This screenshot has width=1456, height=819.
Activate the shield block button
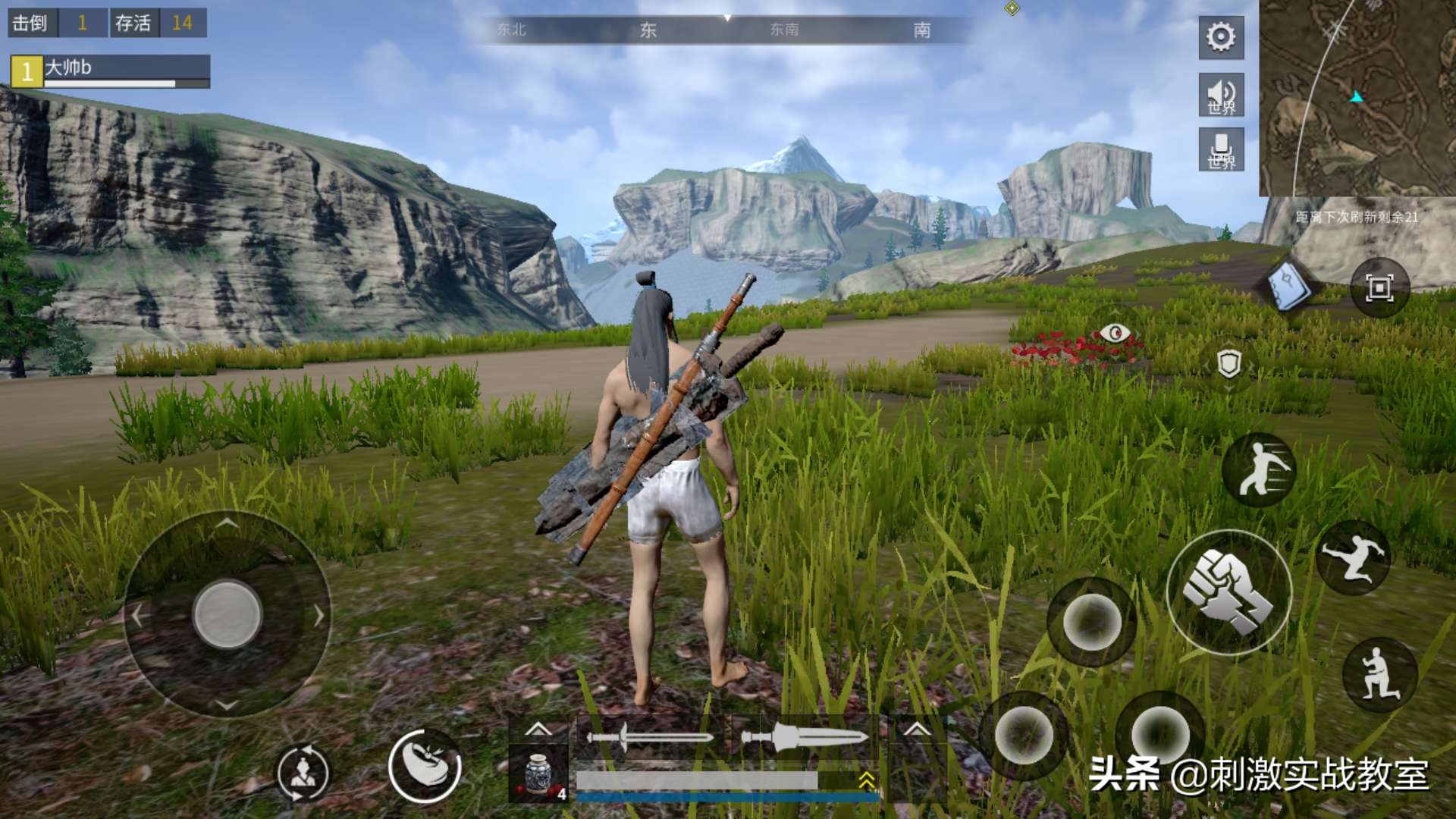(1228, 364)
